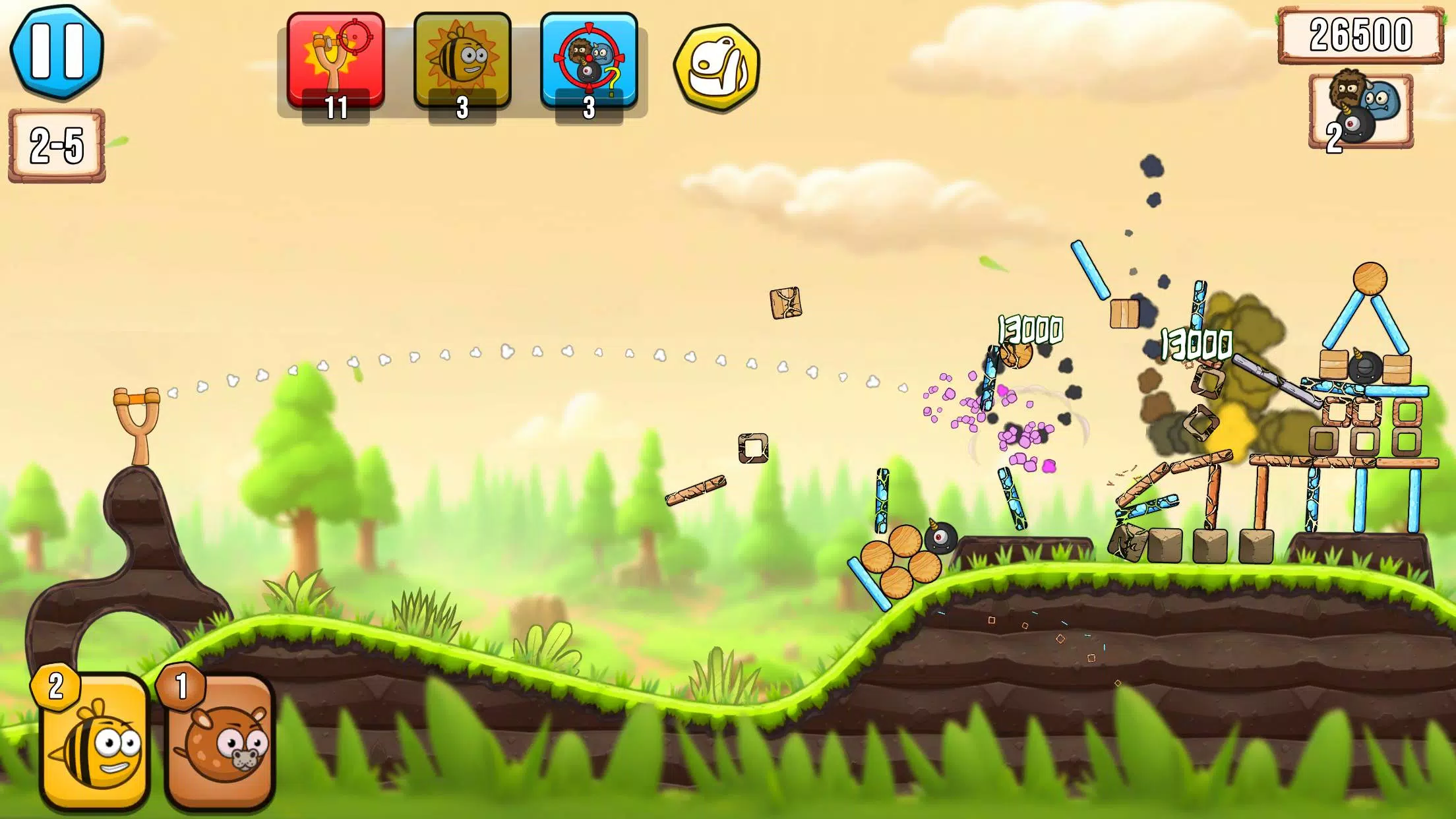Screen dimensions: 1456x819
Task: Choose the brown bear ammo card
Action: (x=220, y=741)
